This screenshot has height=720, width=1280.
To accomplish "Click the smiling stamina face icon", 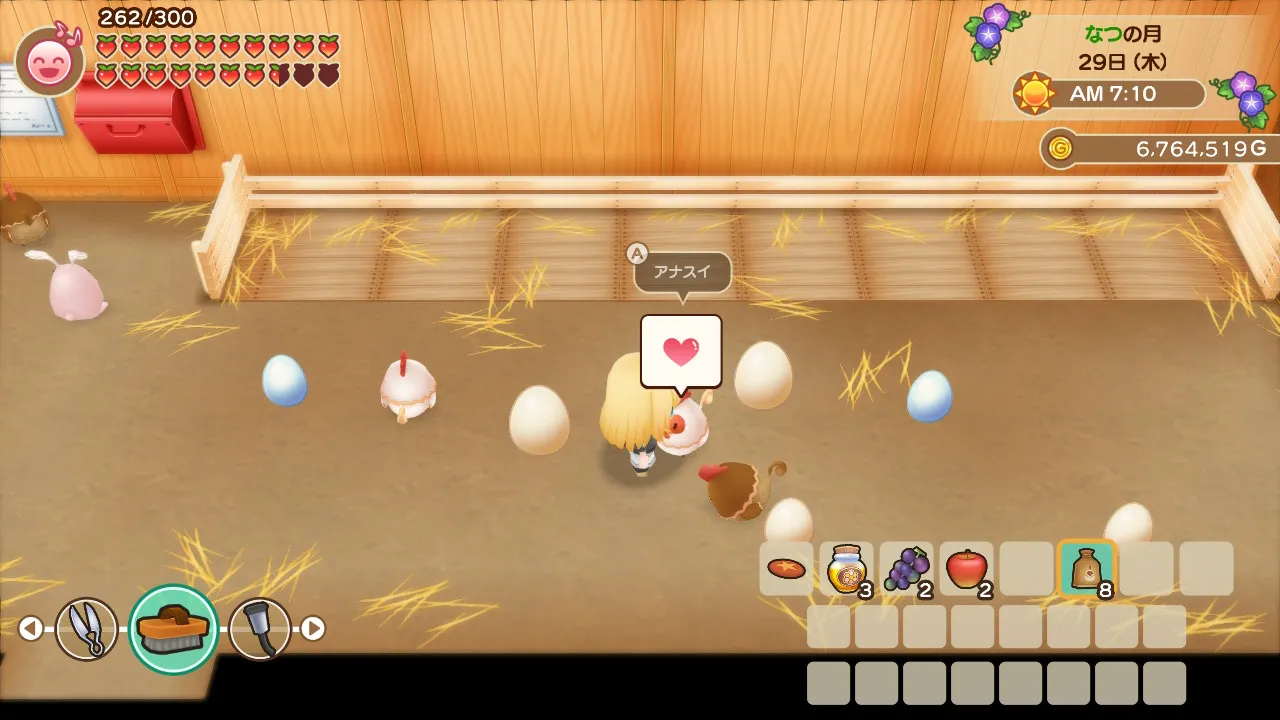I will point(49,62).
